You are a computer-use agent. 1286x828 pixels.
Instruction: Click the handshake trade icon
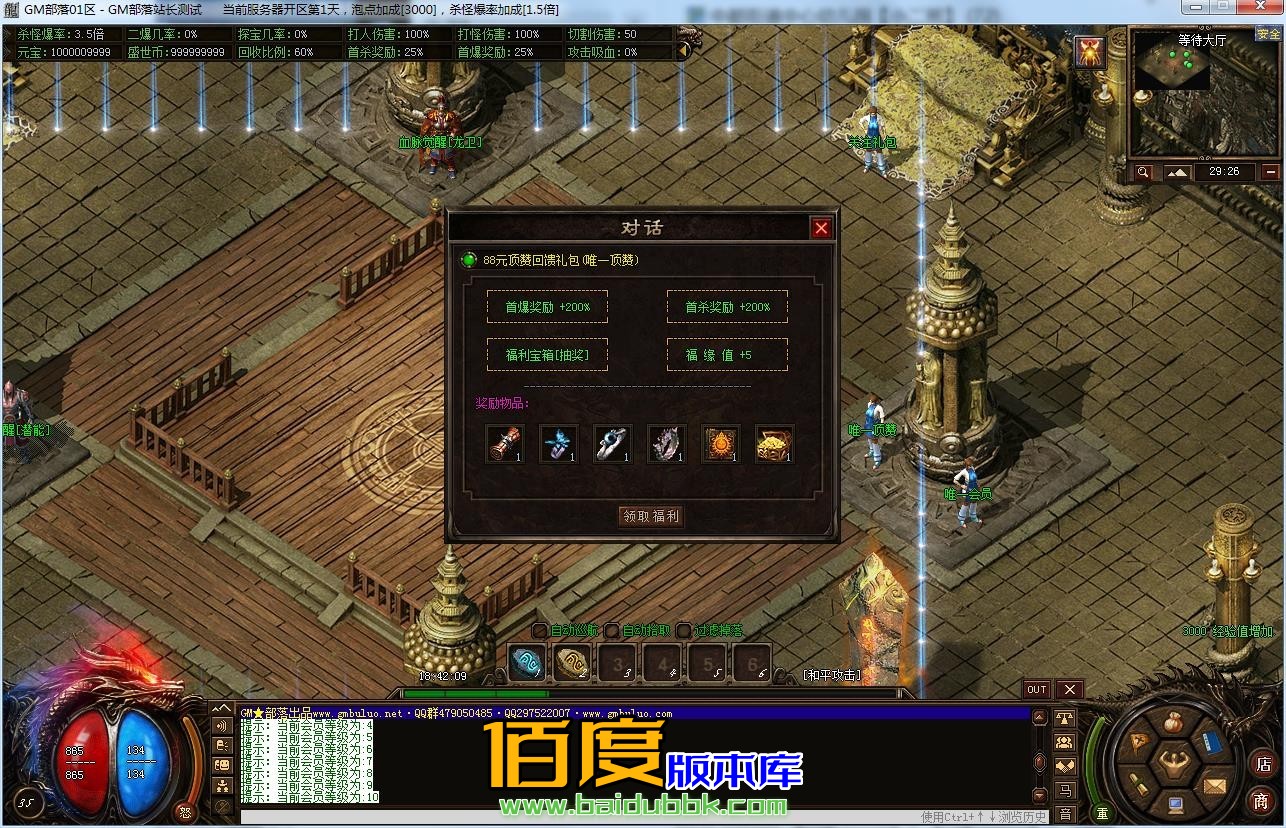[x=1064, y=766]
